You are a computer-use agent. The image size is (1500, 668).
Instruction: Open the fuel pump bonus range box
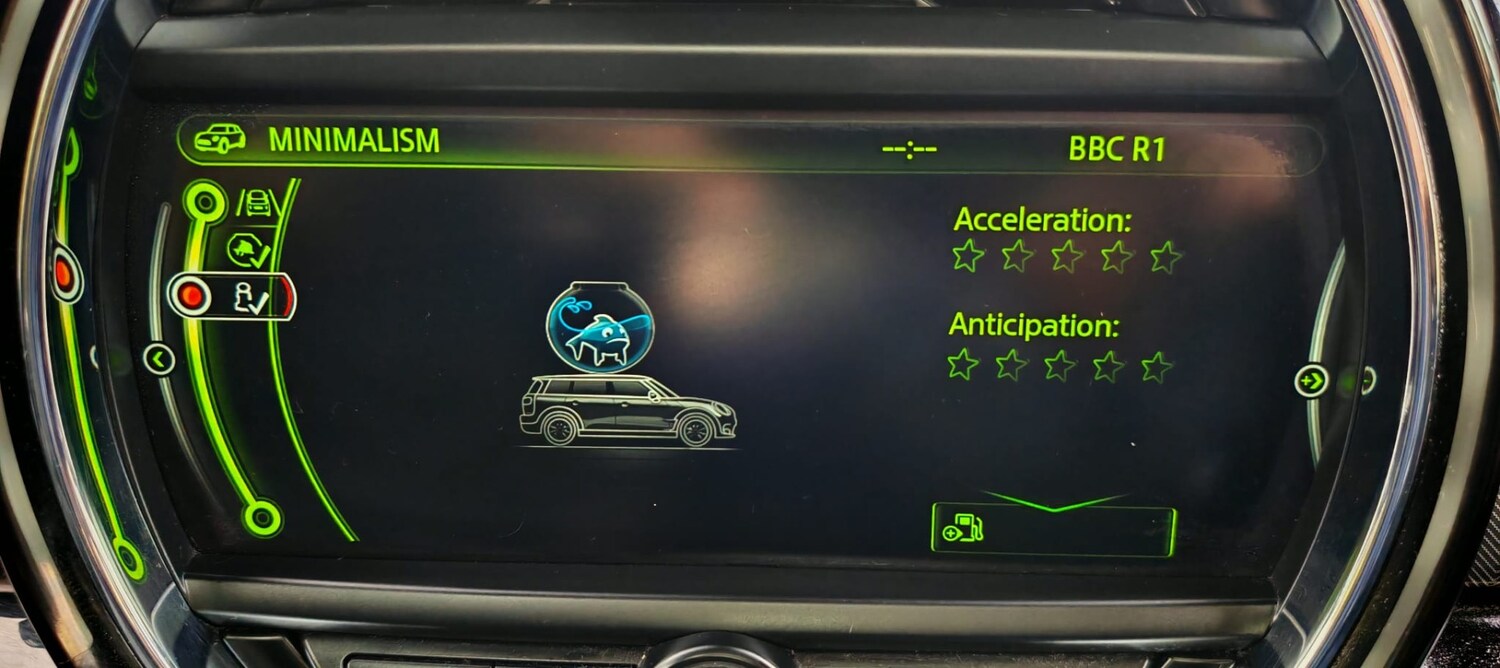1053,530
